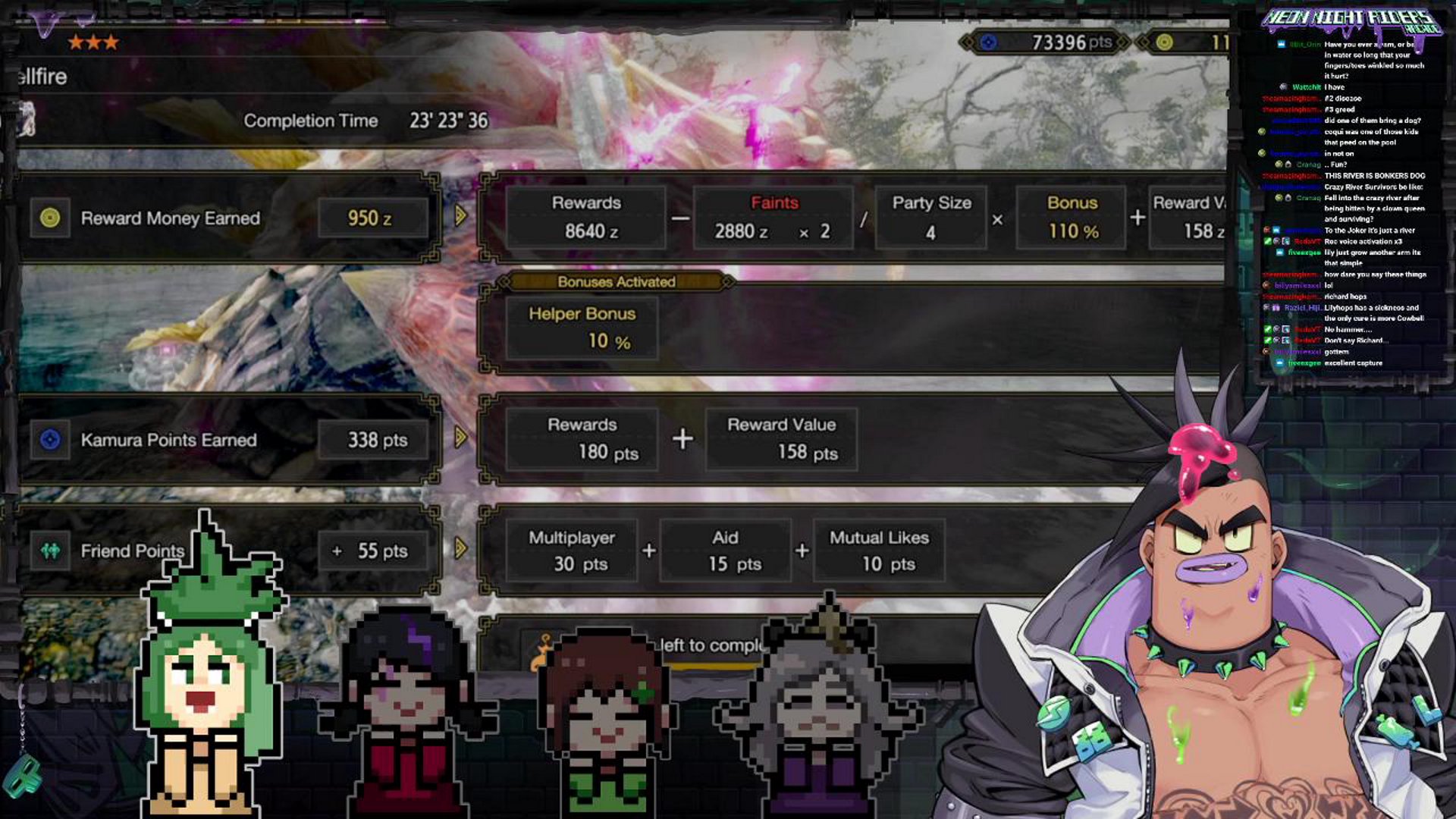Screen dimensions: 1456x819
Task: Click the Helper Bonus box
Action: pyautogui.click(x=582, y=328)
